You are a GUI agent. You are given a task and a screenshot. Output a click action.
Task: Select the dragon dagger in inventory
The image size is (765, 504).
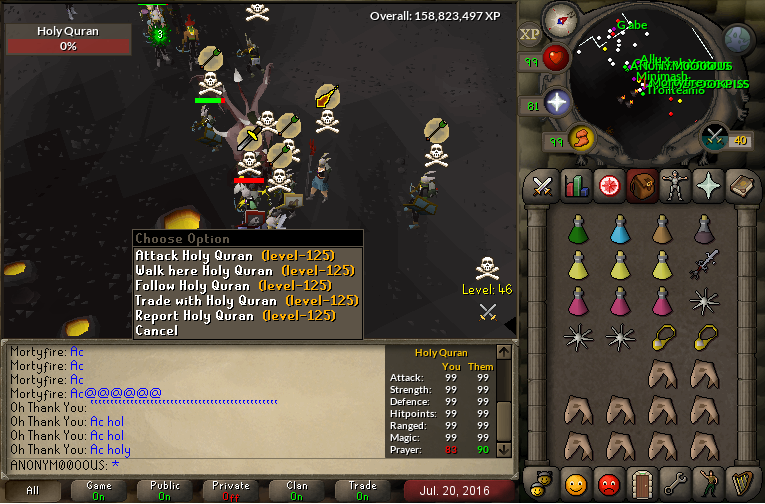tap(704, 265)
